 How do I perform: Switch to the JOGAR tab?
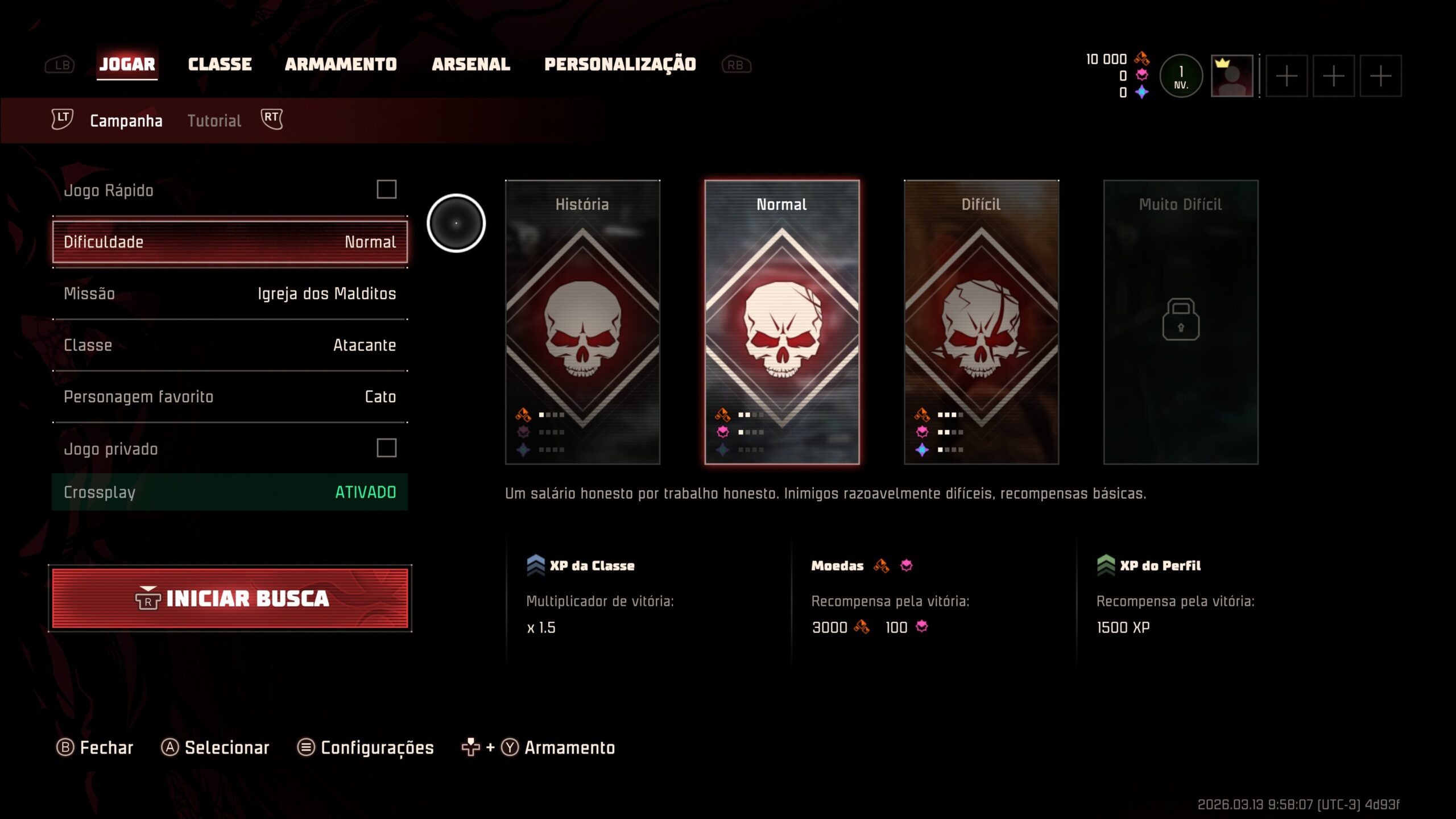(127, 64)
